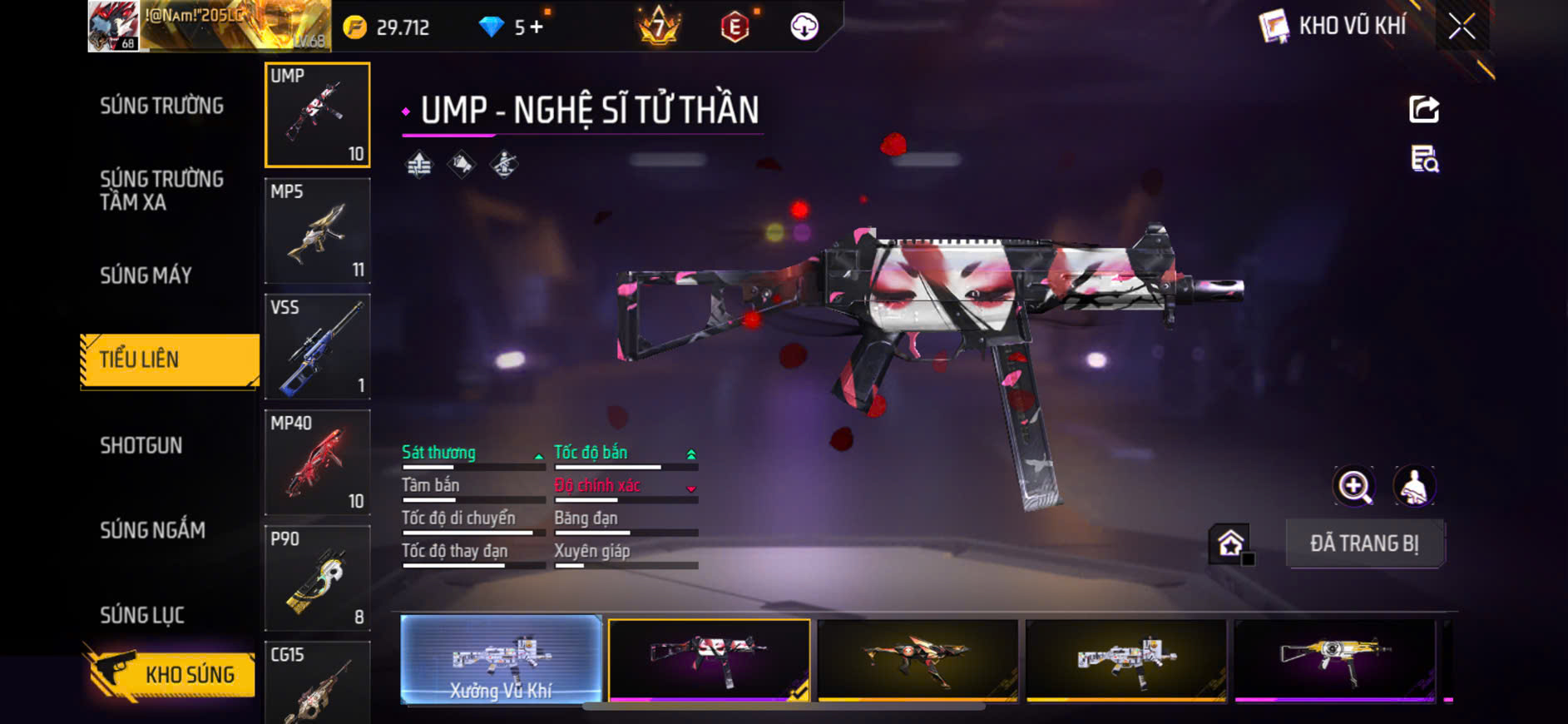Open the player profile avatar
The image size is (1568, 724).
click(113, 27)
